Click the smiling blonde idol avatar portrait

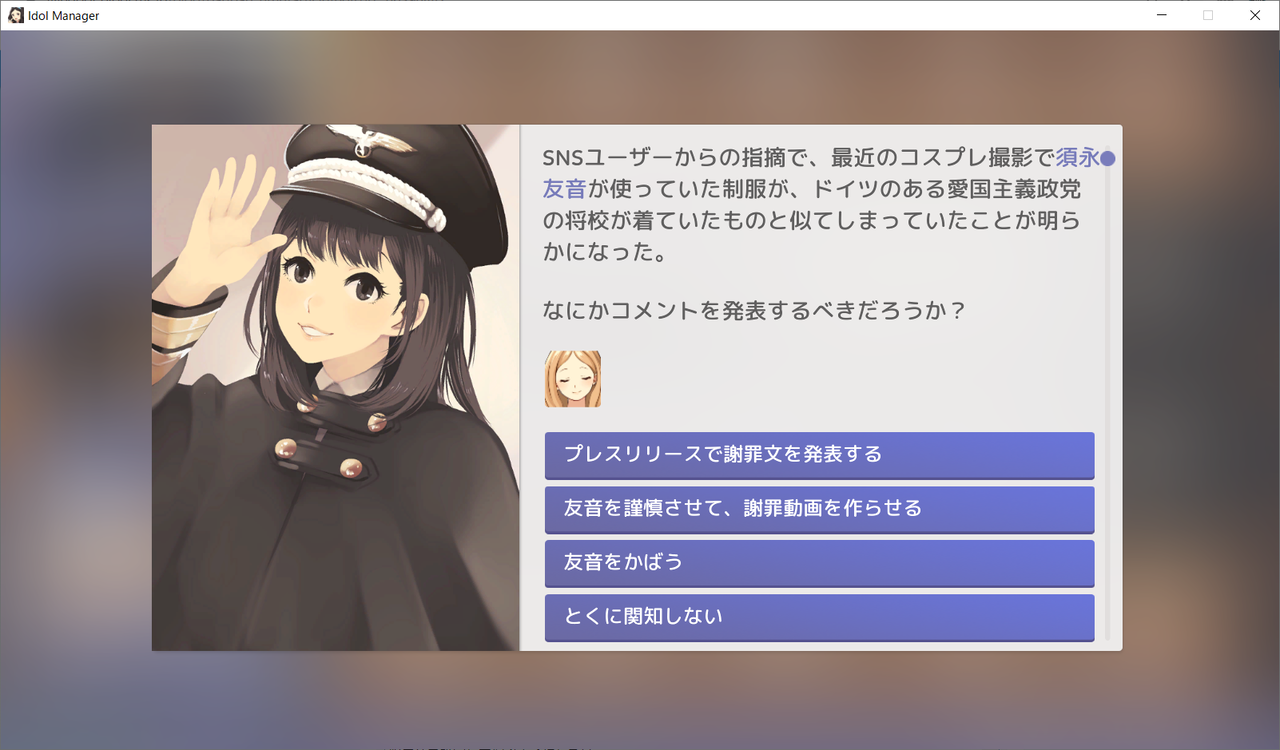pyautogui.click(x=572, y=377)
